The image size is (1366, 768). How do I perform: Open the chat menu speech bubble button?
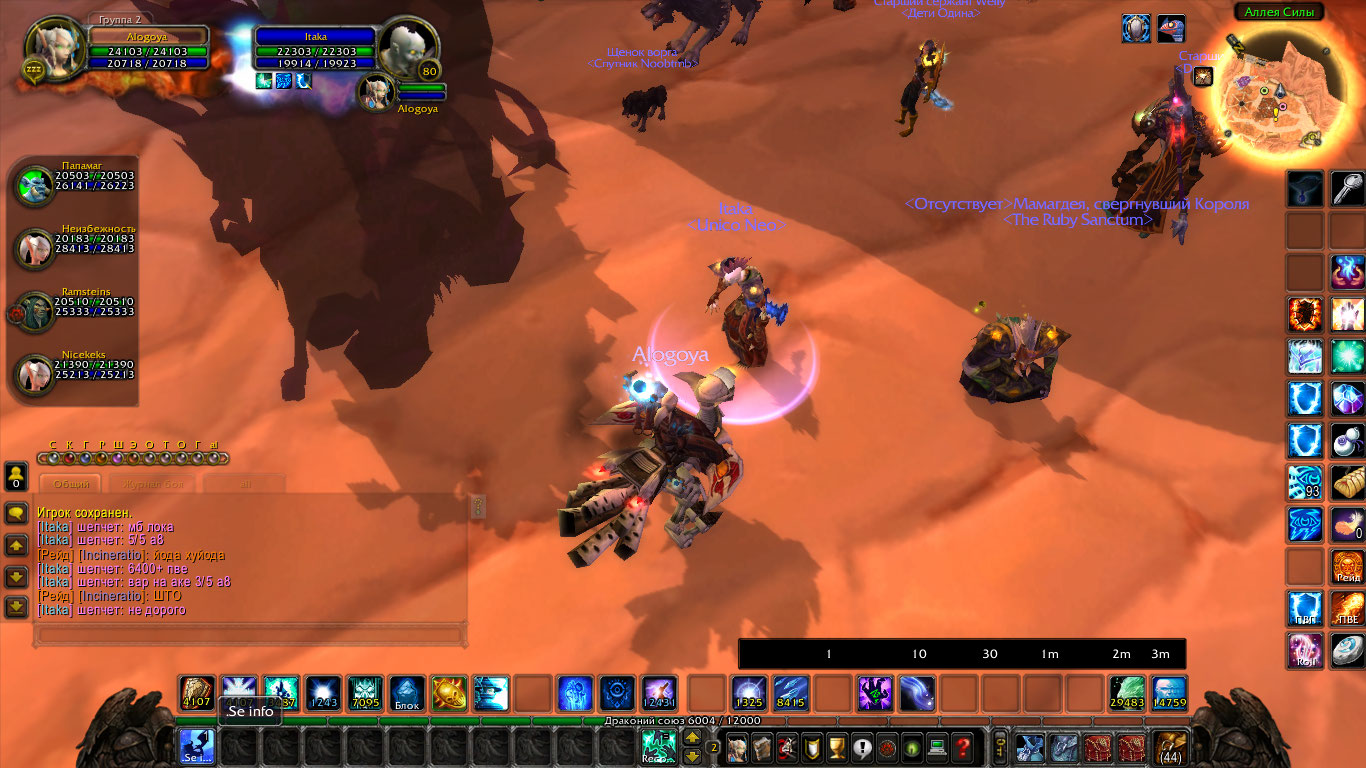click(16, 514)
